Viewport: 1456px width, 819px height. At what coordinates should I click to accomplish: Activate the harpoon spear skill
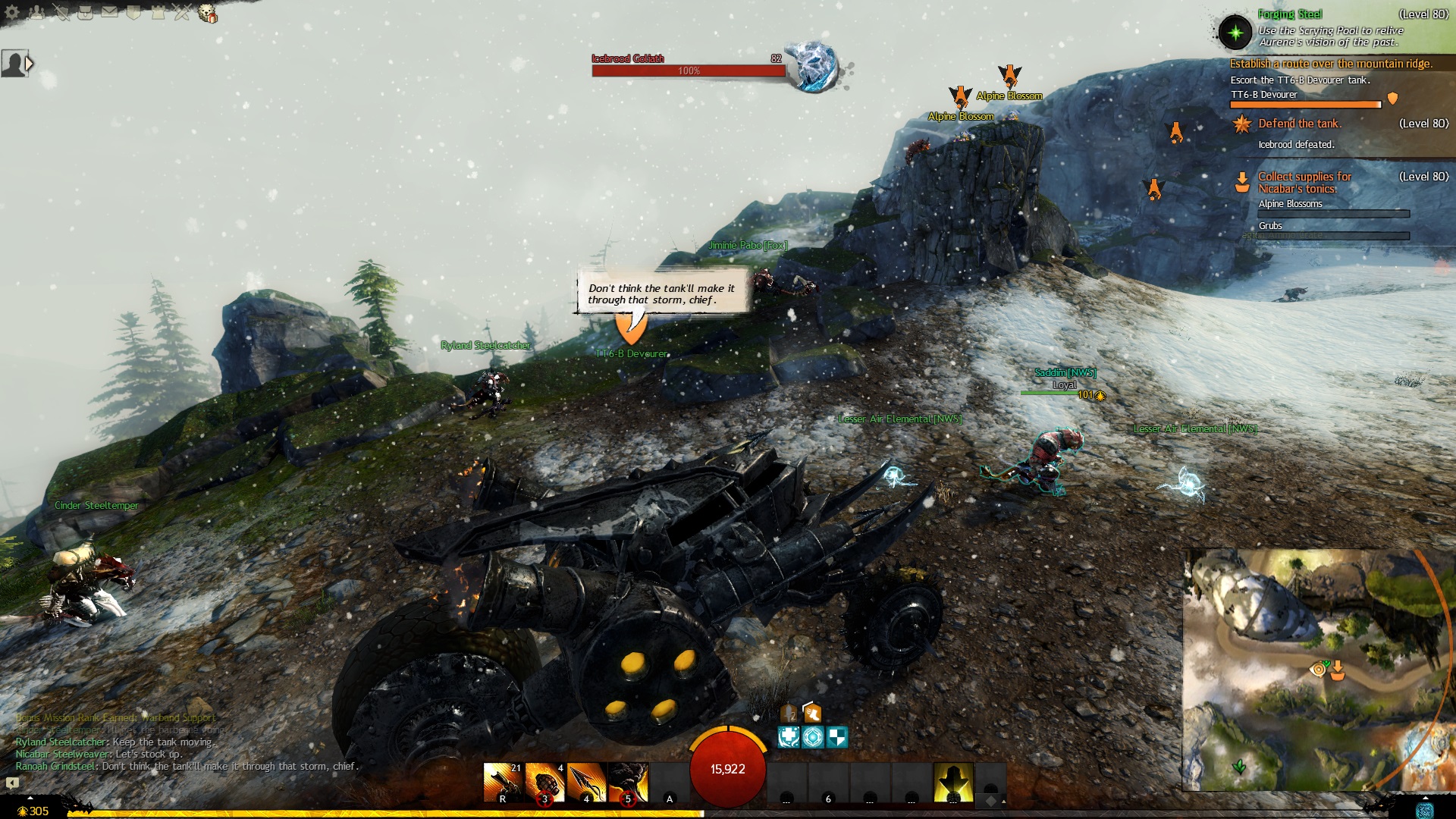[586, 783]
